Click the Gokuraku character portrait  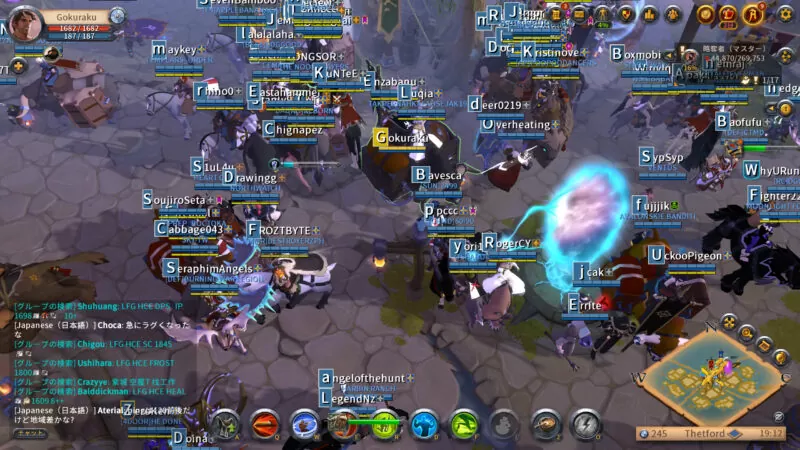tap(26, 25)
